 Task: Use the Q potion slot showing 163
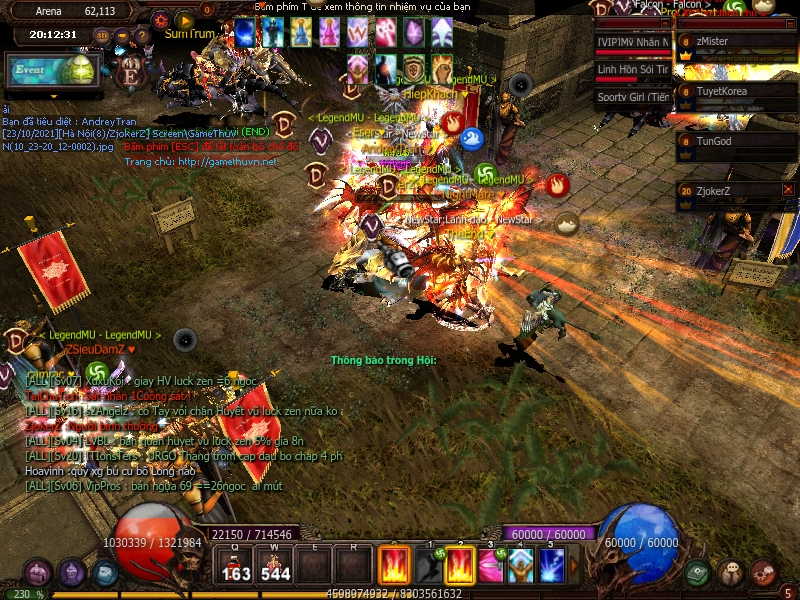pos(237,565)
